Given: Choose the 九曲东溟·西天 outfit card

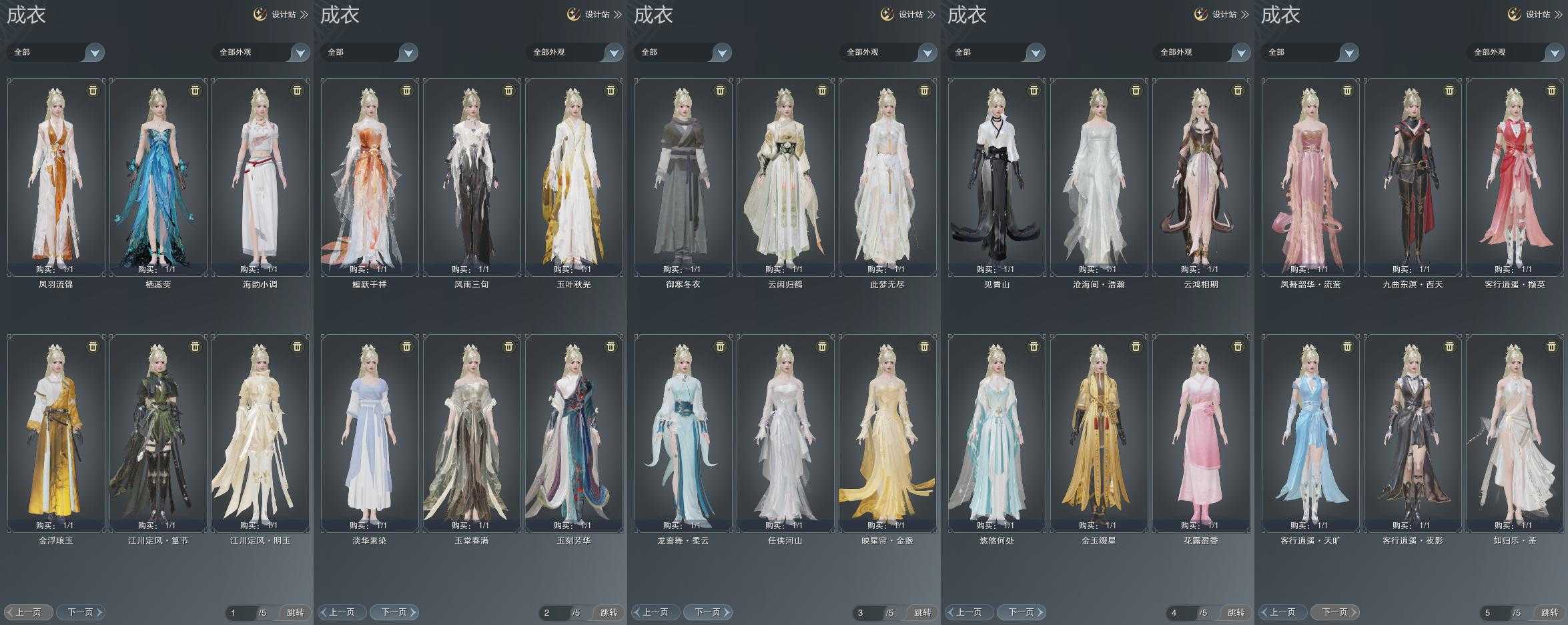Looking at the screenshot, I should pos(1413,177).
